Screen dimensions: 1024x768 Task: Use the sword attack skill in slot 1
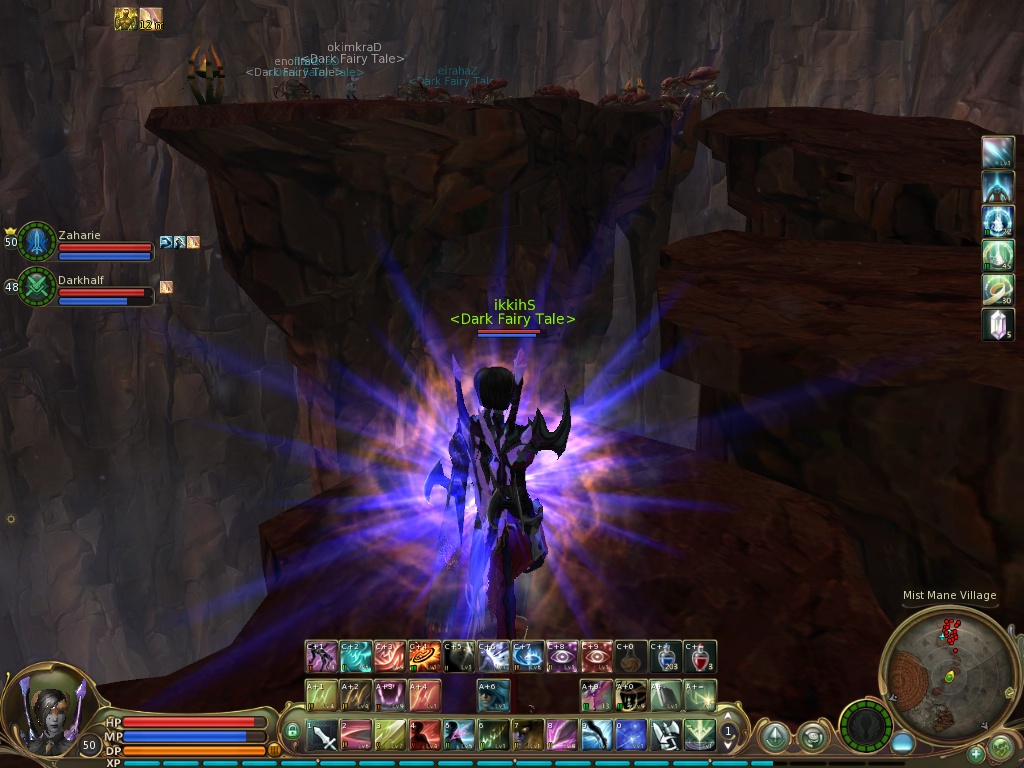point(322,737)
